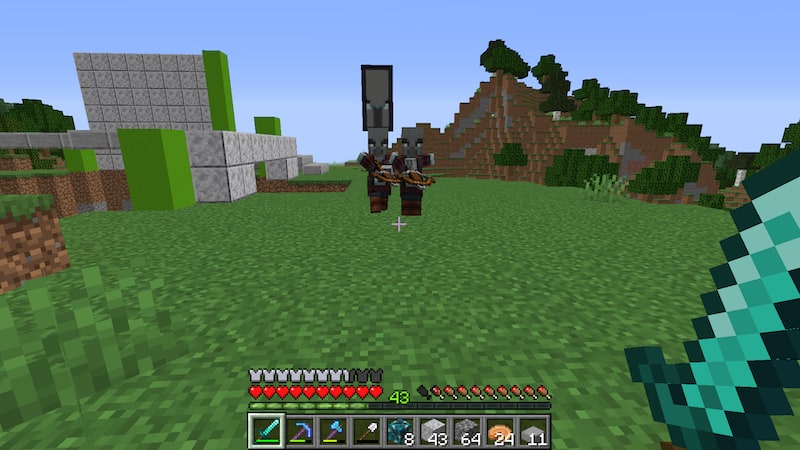Choose the diamond axe in the hotbar
800x450 pixels.
coord(333,431)
